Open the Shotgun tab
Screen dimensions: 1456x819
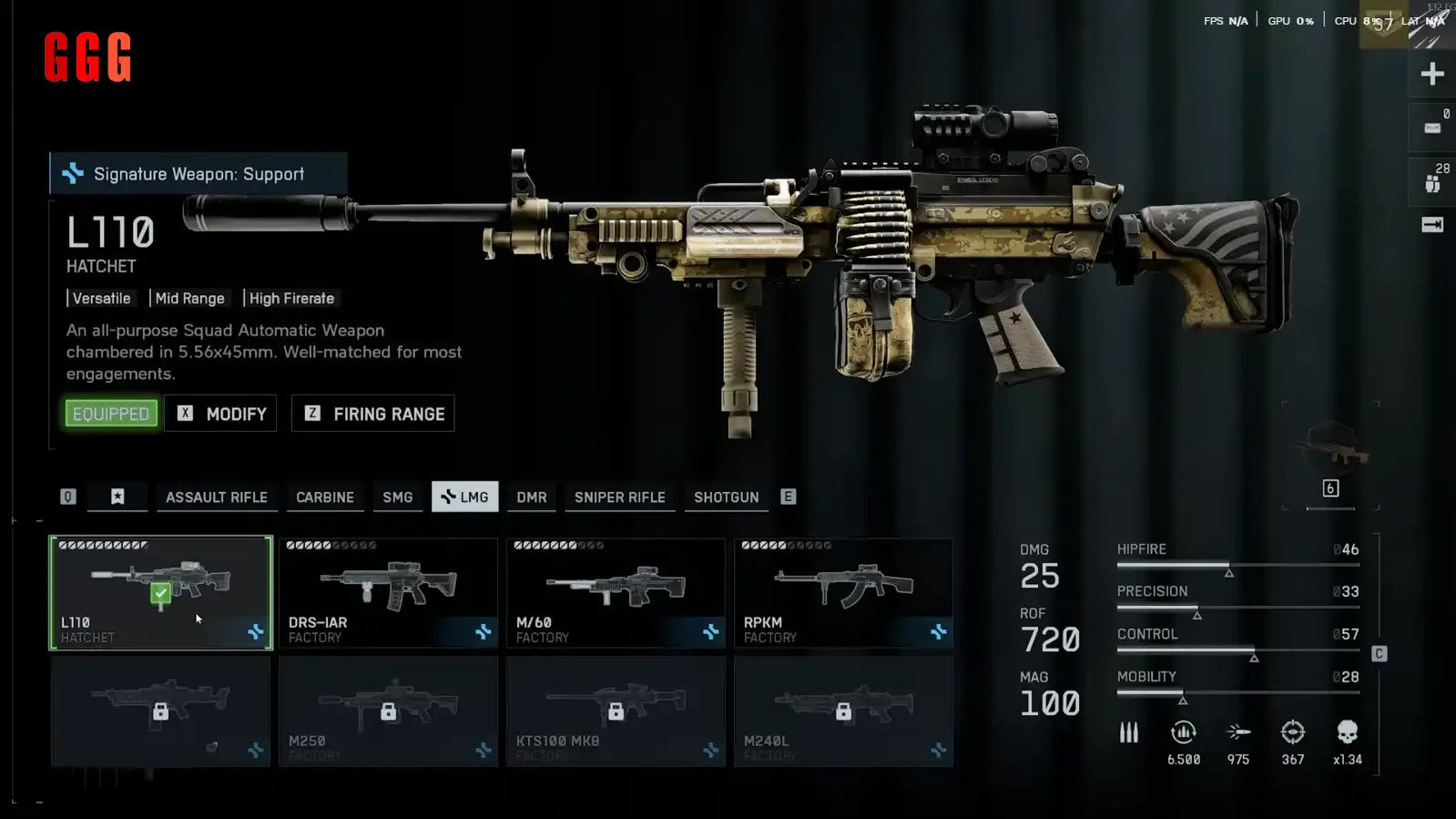tap(726, 497)
